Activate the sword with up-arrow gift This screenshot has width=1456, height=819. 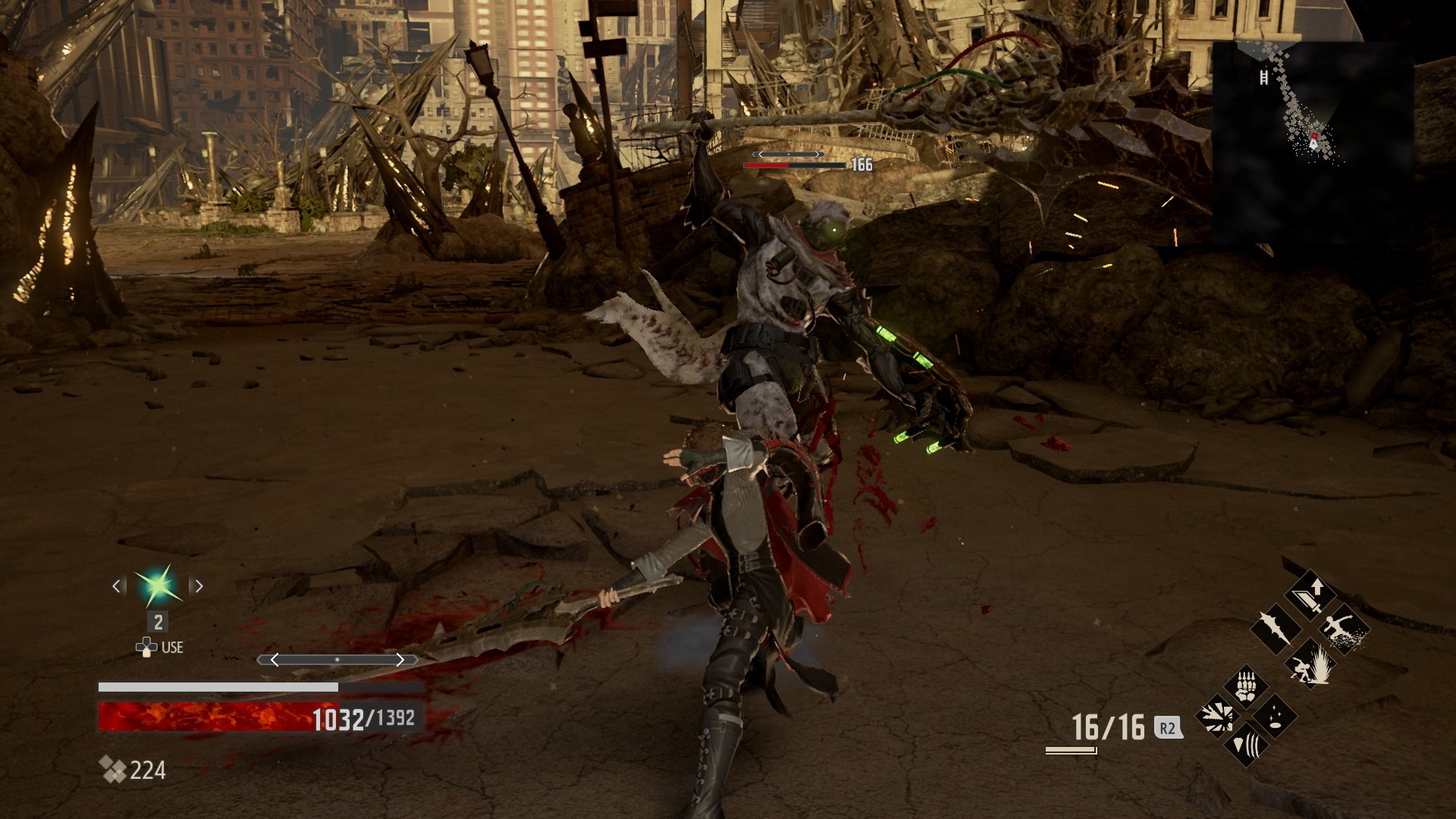[x=1311, y=596]
